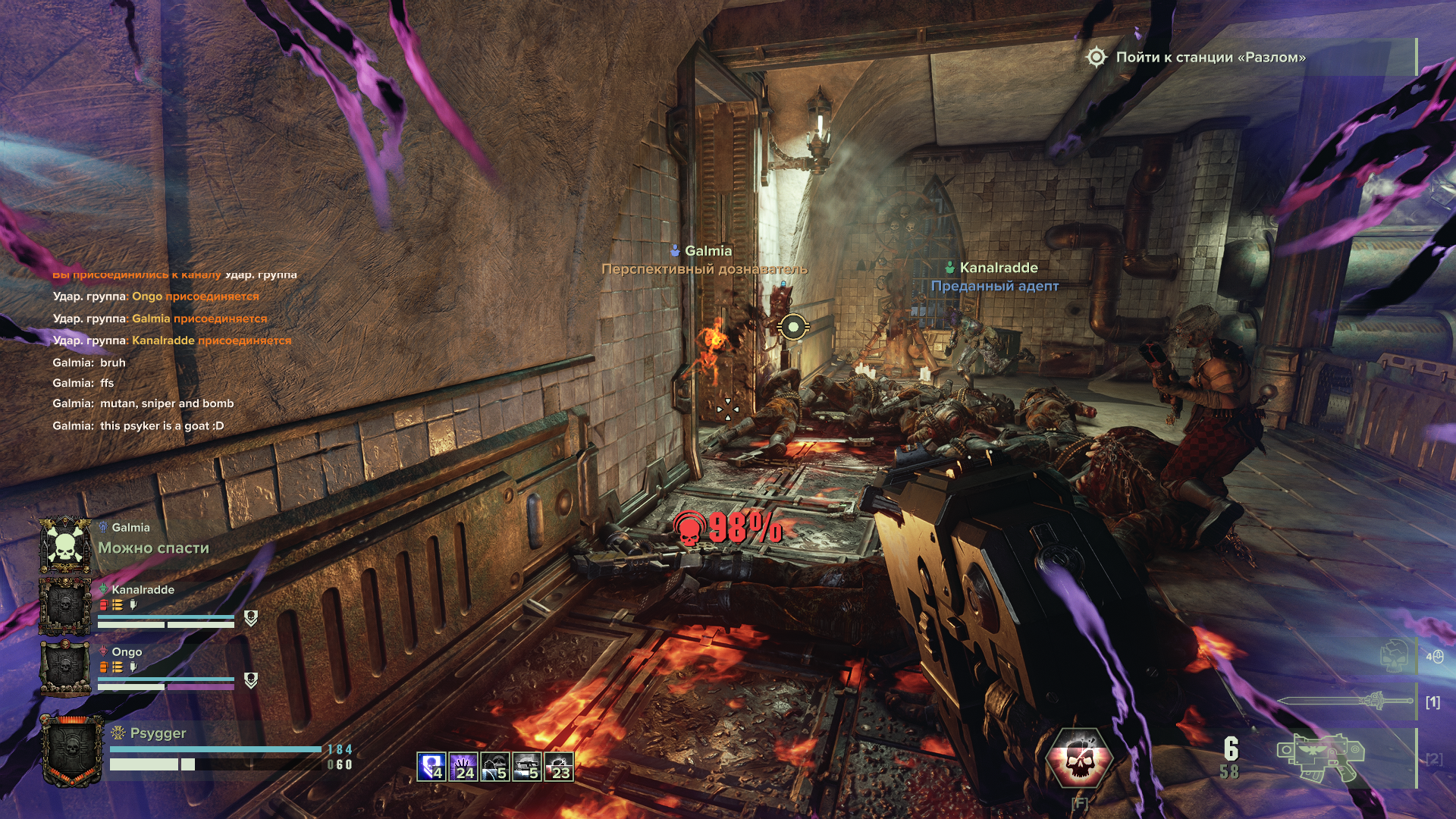Image resolution: width=1456 pixels, height=819 pixels.
Task: Click Psygger's own player portrait
Action: point(72,750)
